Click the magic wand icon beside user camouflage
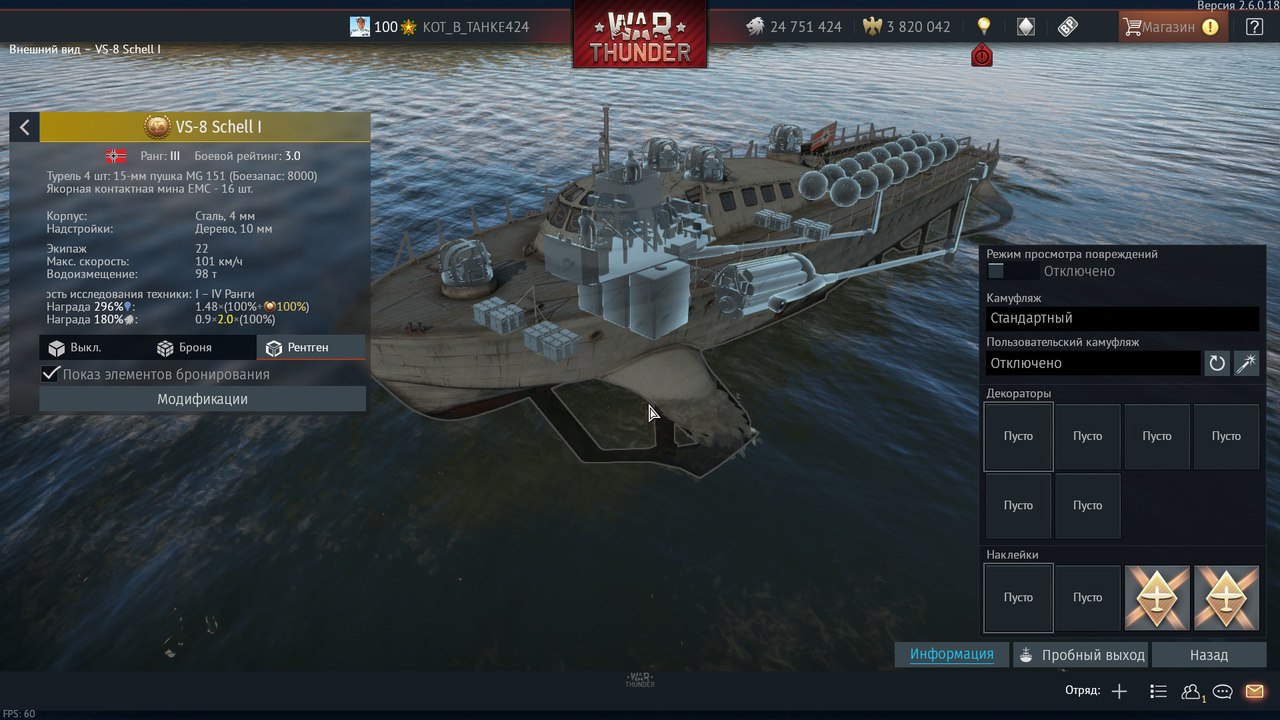 click(x=1246, y=363)
